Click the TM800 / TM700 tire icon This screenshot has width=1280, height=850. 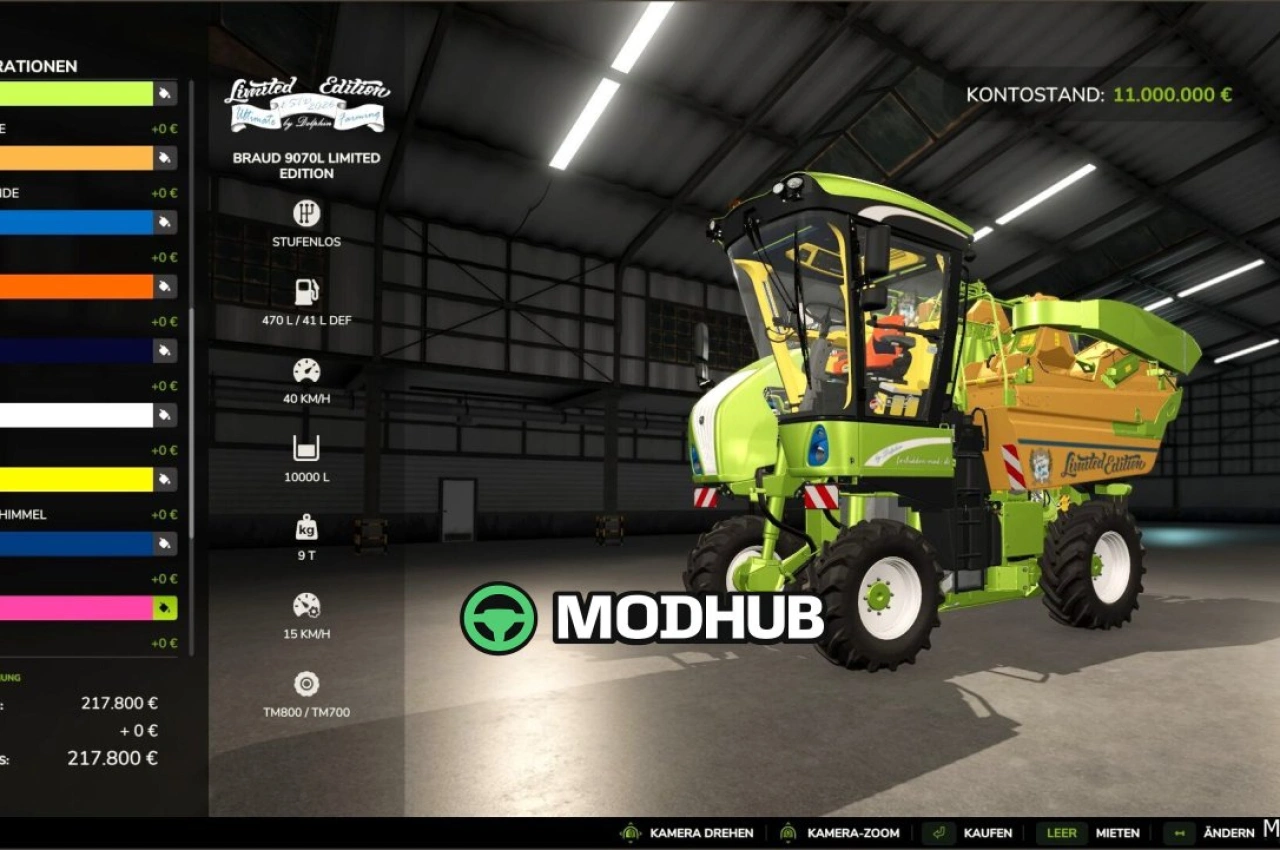click(x=306, y=684)
